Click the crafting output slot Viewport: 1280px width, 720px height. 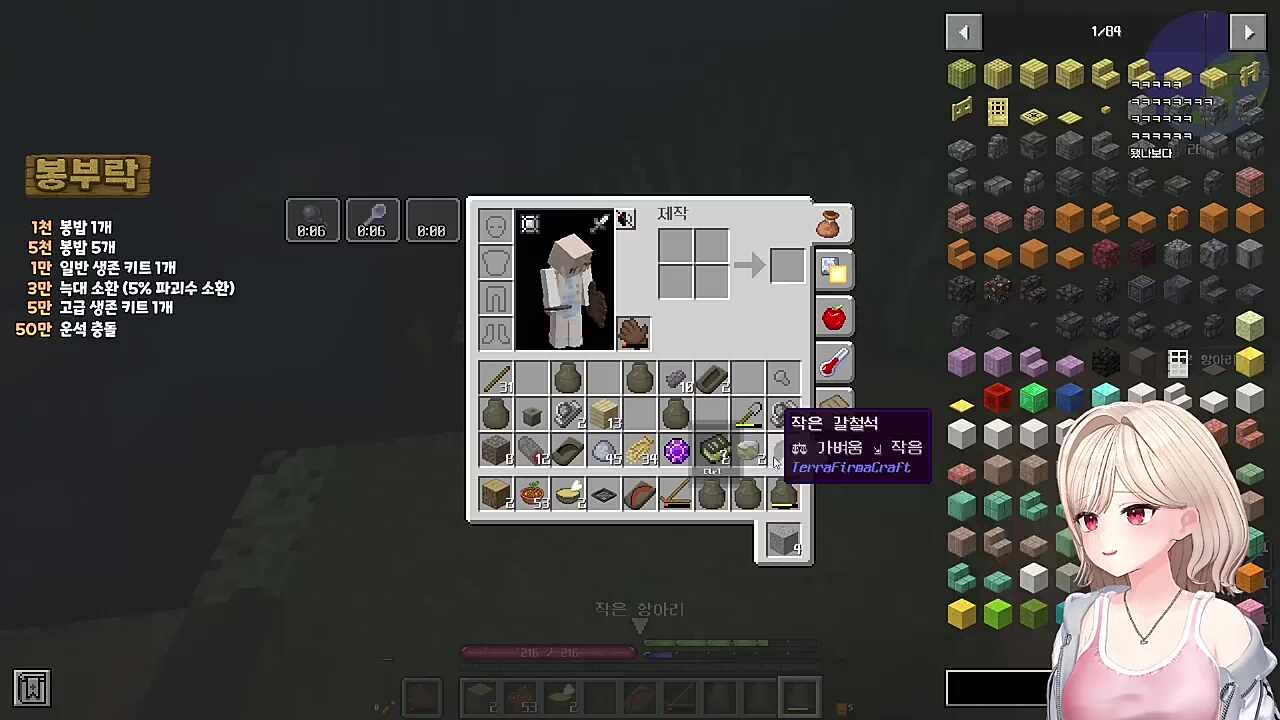786,266
